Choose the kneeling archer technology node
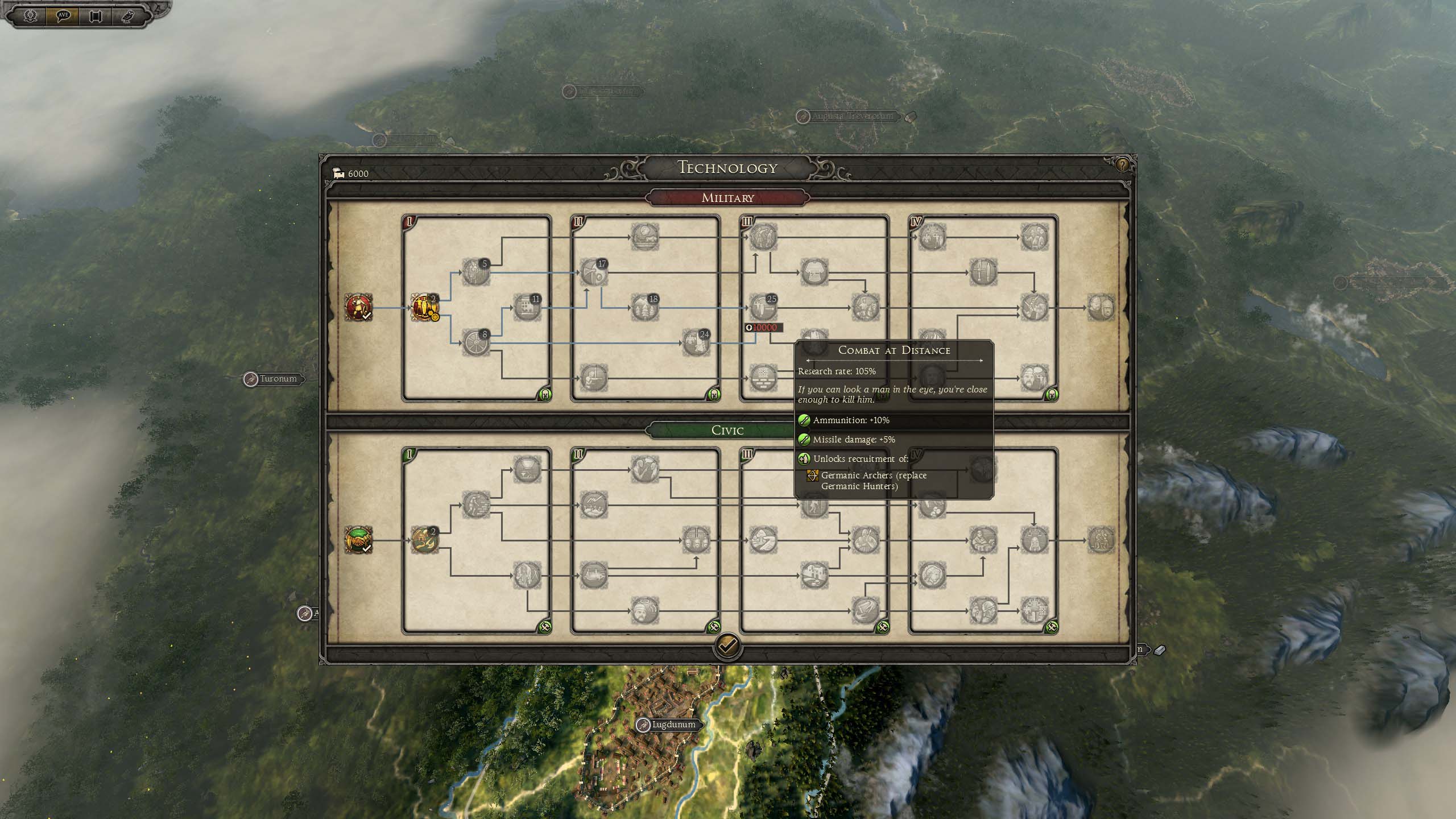 [593, 378]
